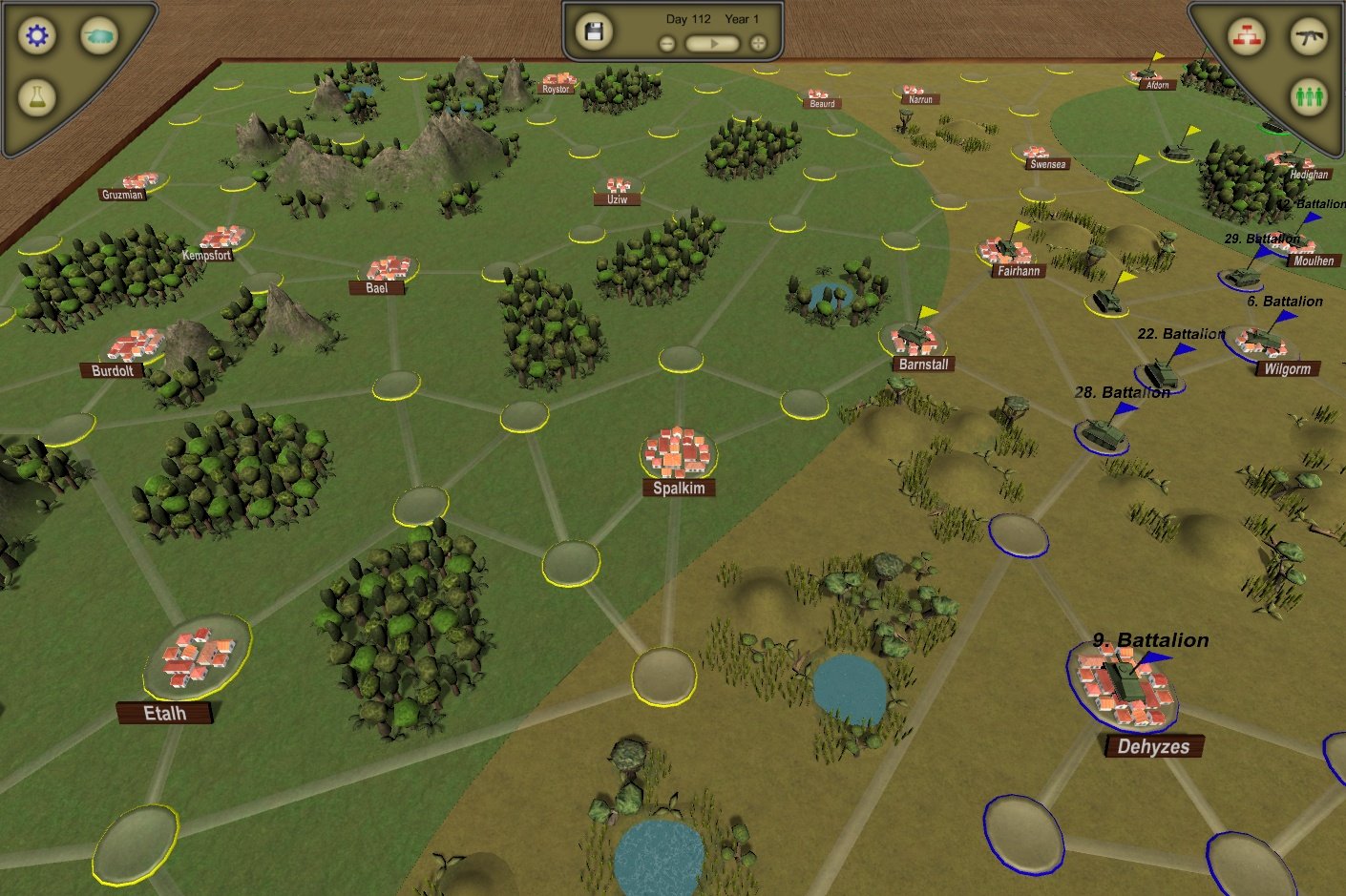Click the Spalkim town label
The image size is (1346, 896).
coord(678,488)
